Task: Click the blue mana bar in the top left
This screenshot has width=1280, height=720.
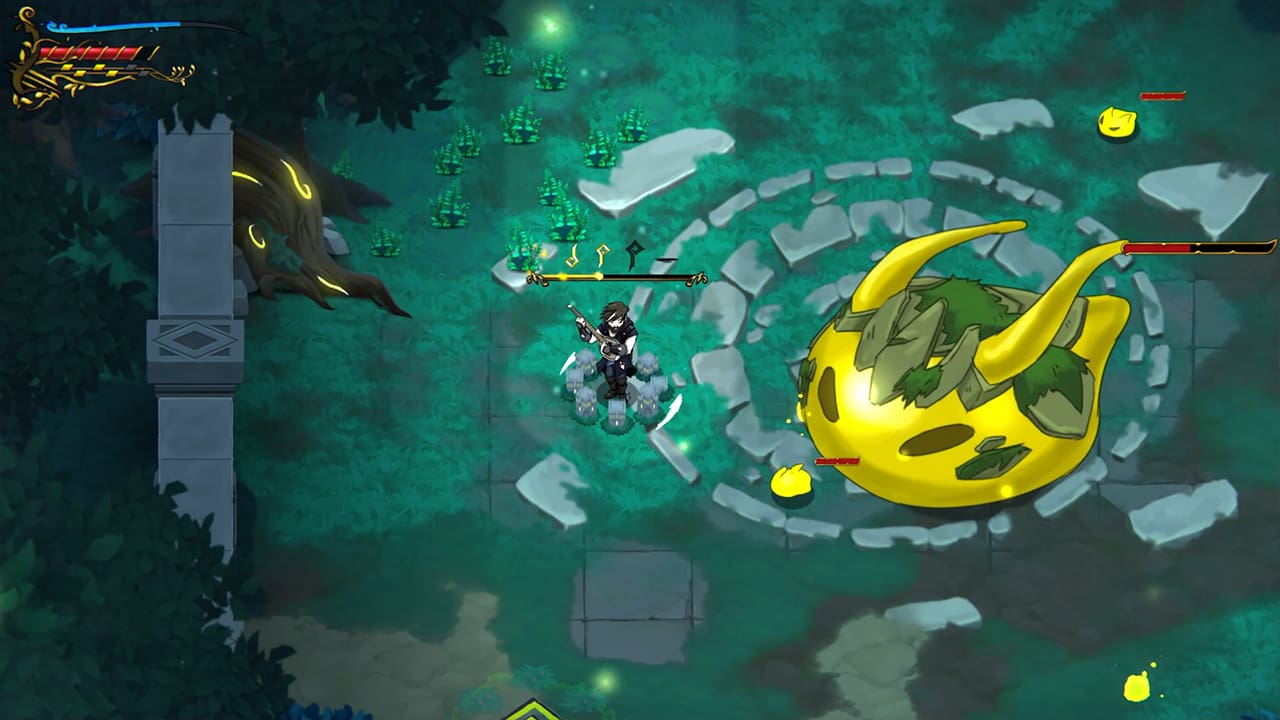Action: point(110,26)
